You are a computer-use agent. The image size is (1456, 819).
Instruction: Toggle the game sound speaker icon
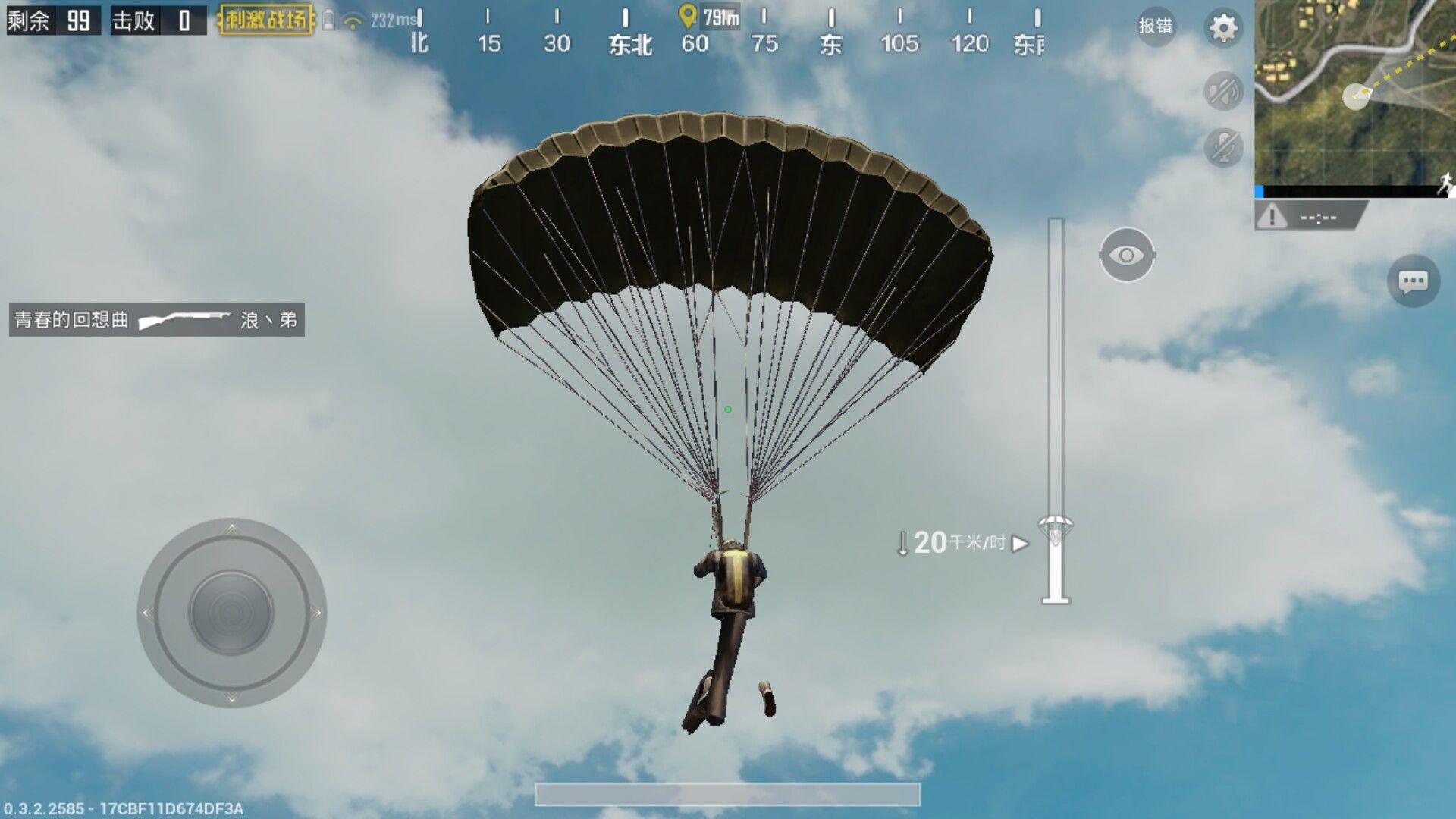click(x=1222, y=89)
